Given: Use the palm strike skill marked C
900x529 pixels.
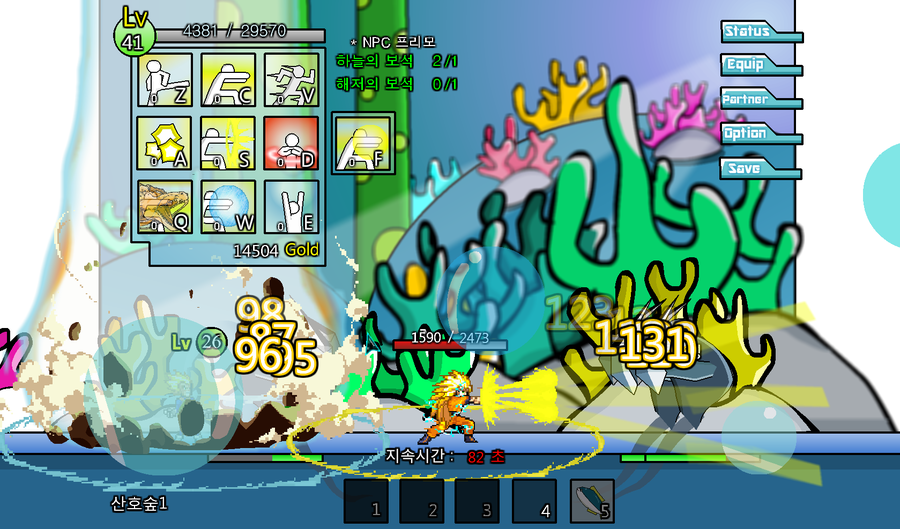Looking at the screenshot, I should click(228, 79).
